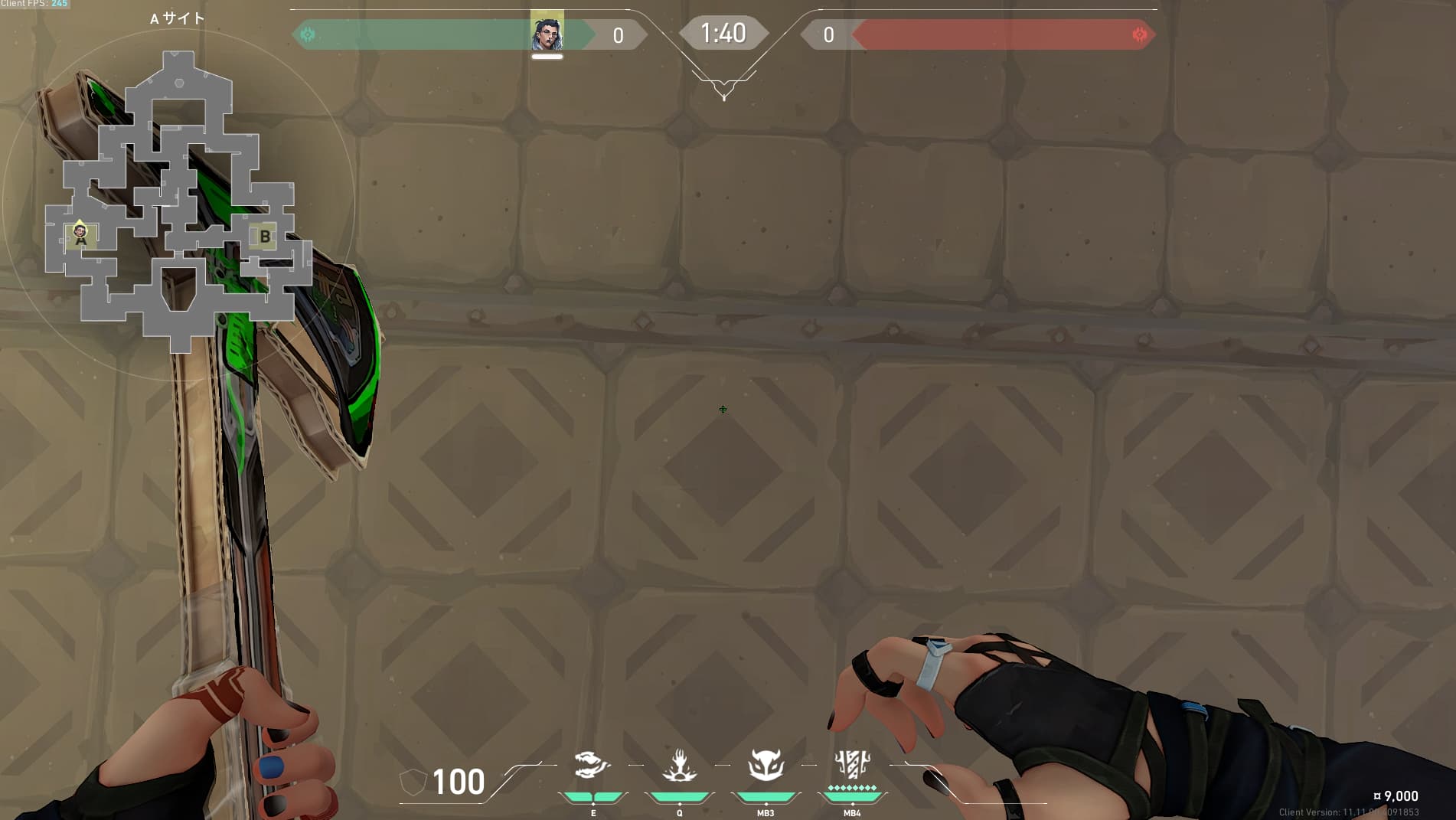Click the agent portrait in the top bar
The height and width of the screenshot is (820, 1456).
(547, 33)
